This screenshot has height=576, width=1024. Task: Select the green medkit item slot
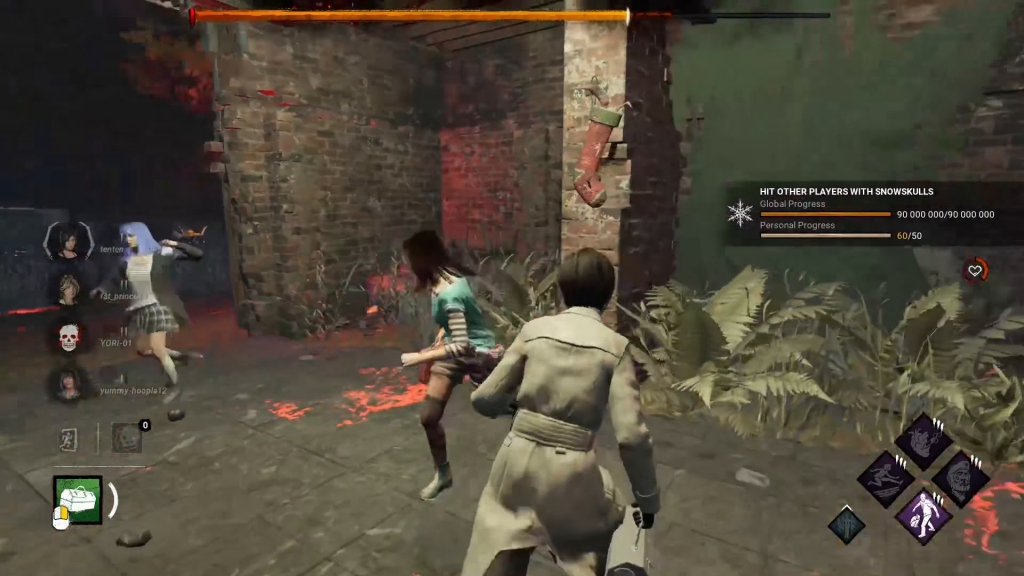(x=77, y=499)
